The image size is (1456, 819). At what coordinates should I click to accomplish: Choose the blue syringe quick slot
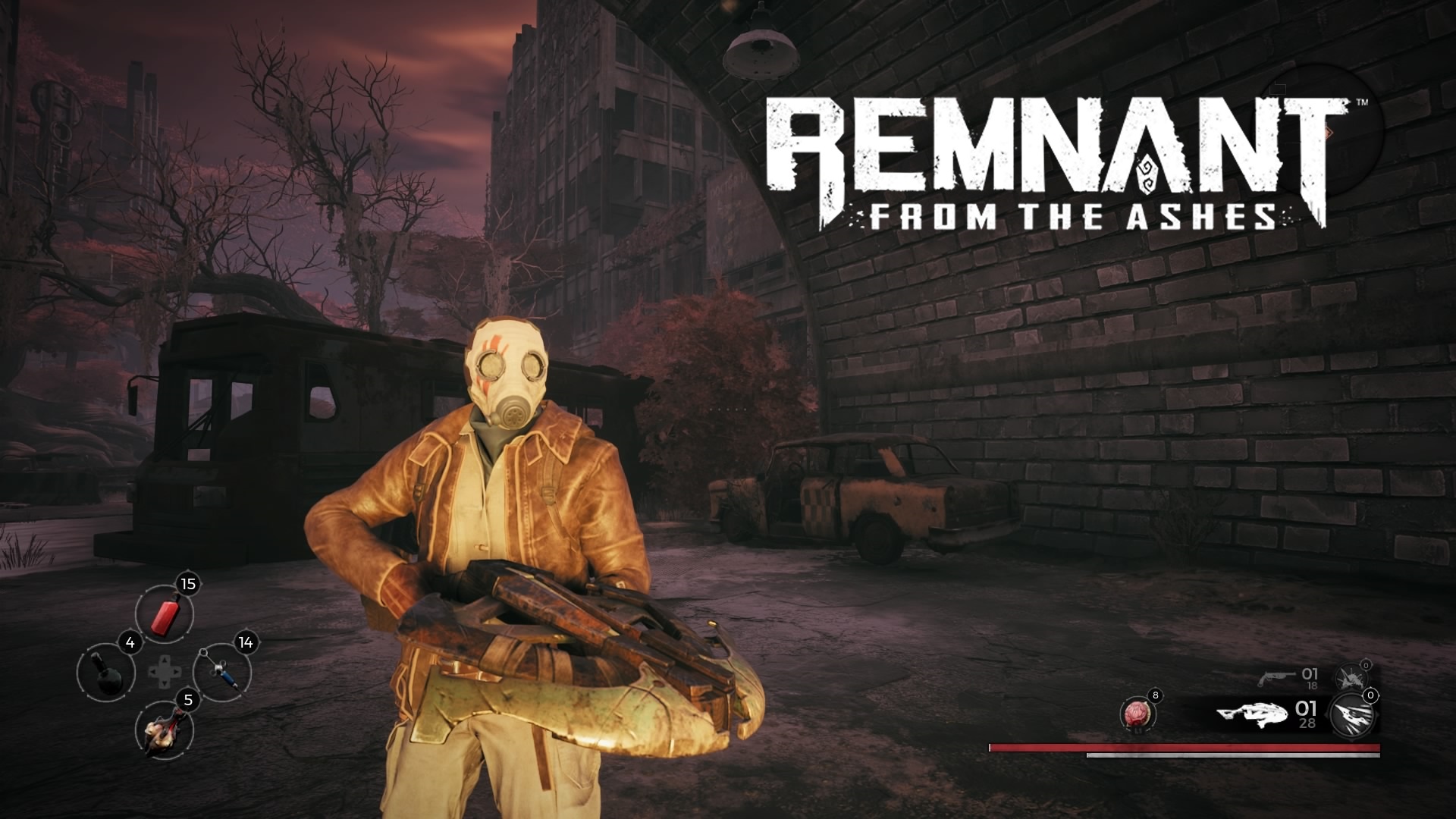tap(222, 672)
